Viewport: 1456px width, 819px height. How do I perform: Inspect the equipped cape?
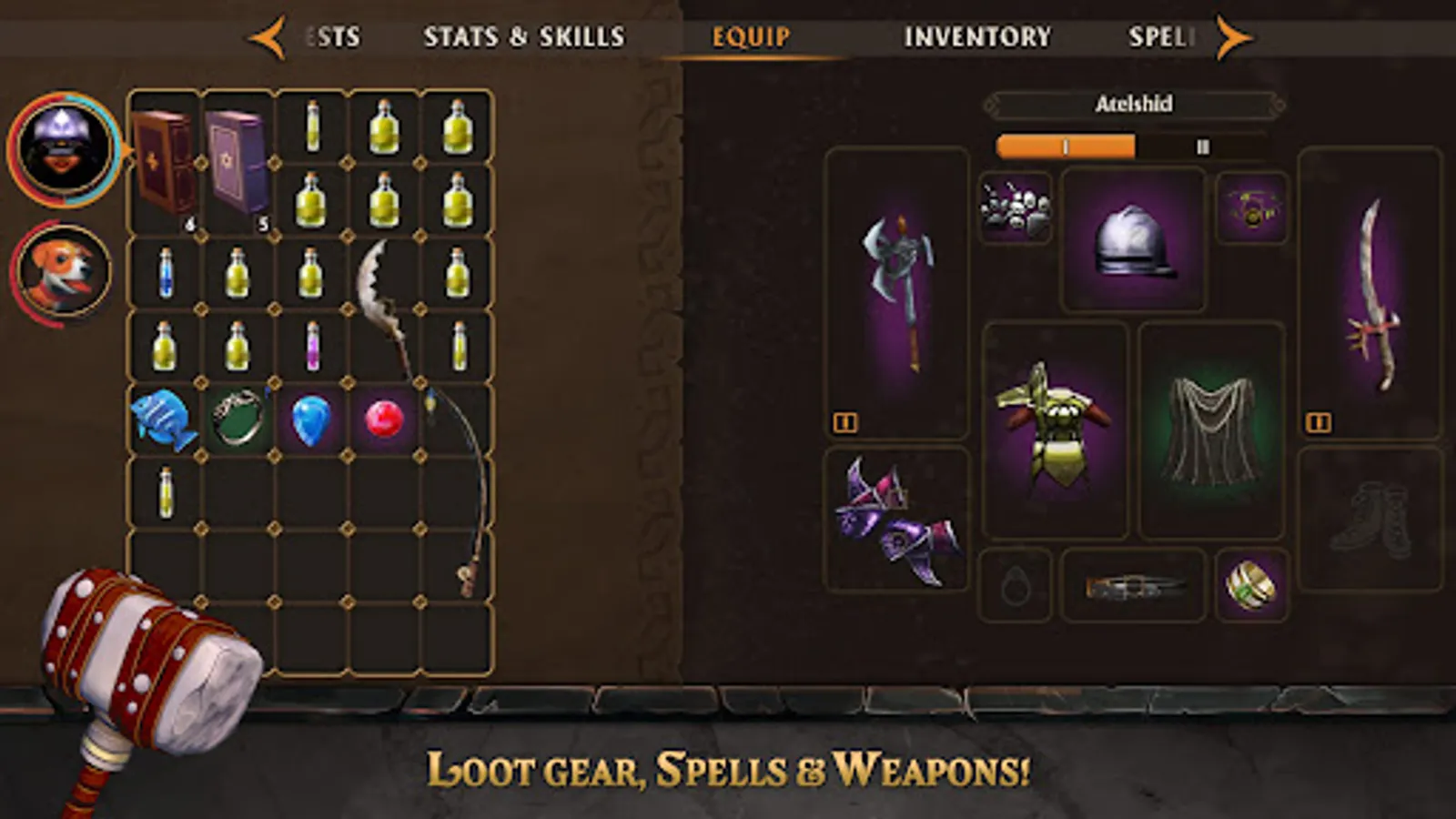tap(1210, 423)
